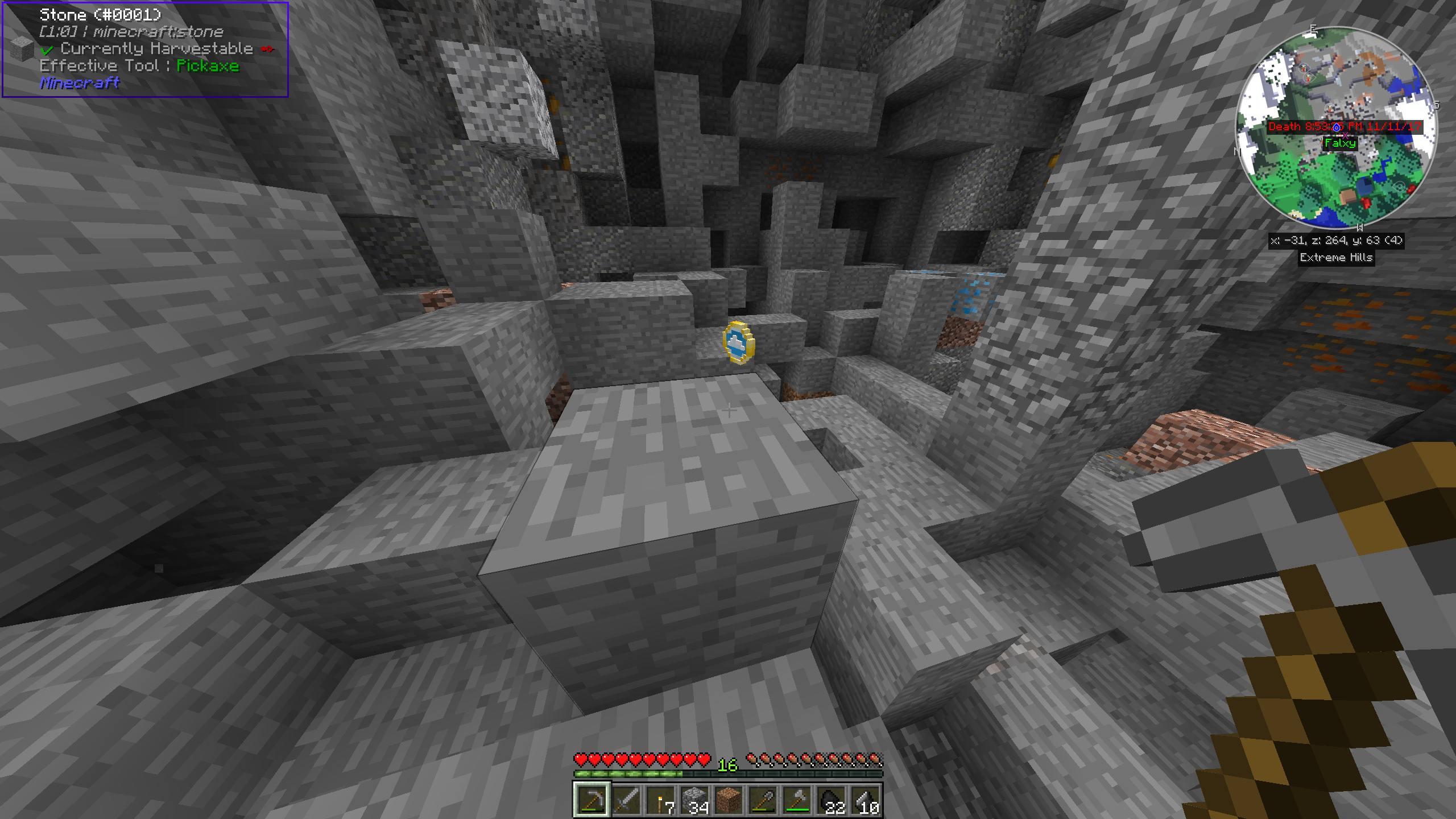Viewport: 1456px width, 819px height.
Task: Choose the torch stack in the hotbar
Action: tap(660, 800)
